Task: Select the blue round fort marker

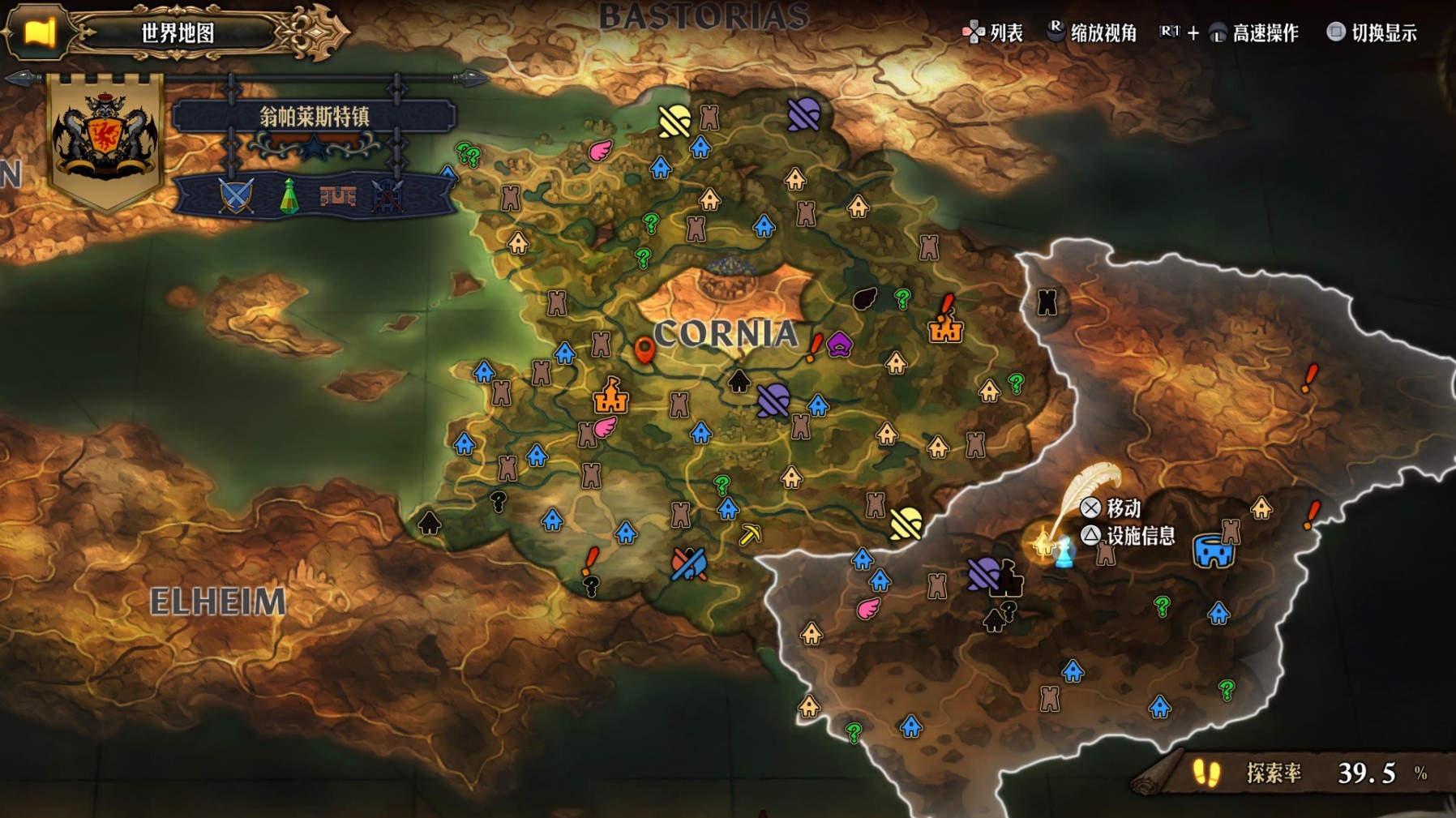Action: point(1213,551)
